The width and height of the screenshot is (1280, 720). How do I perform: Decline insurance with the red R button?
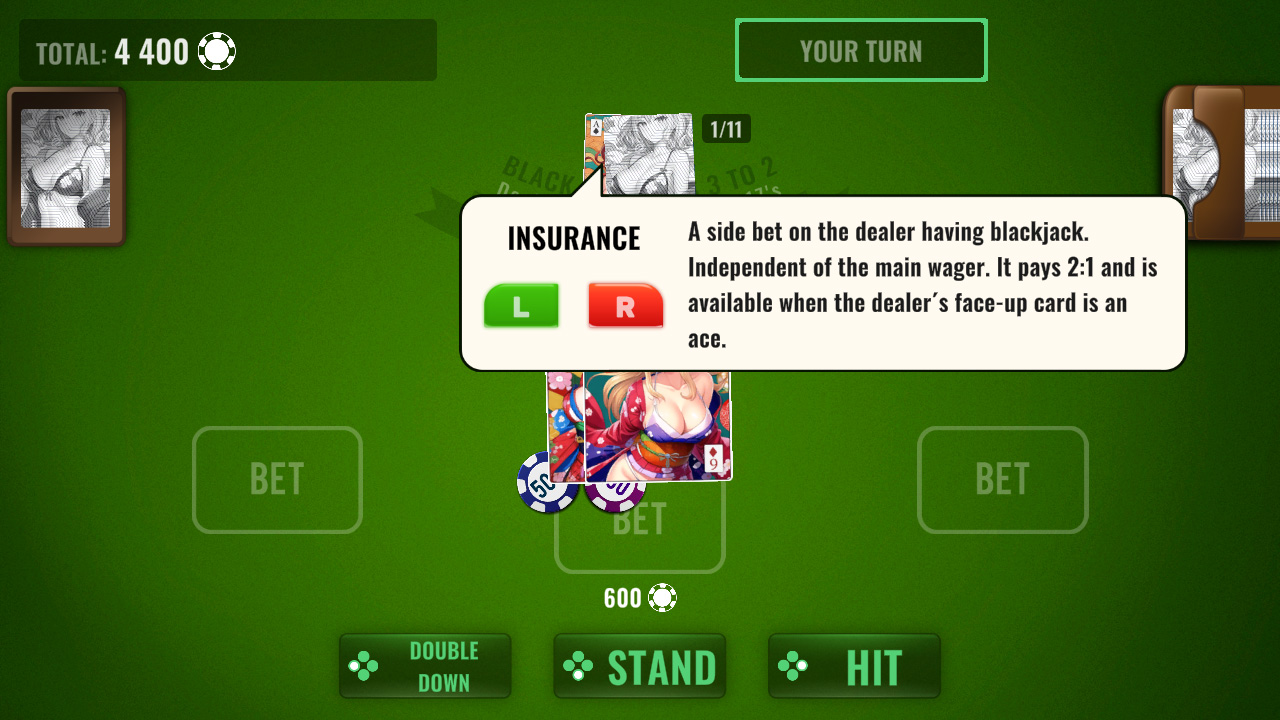(x=625, y=305)
